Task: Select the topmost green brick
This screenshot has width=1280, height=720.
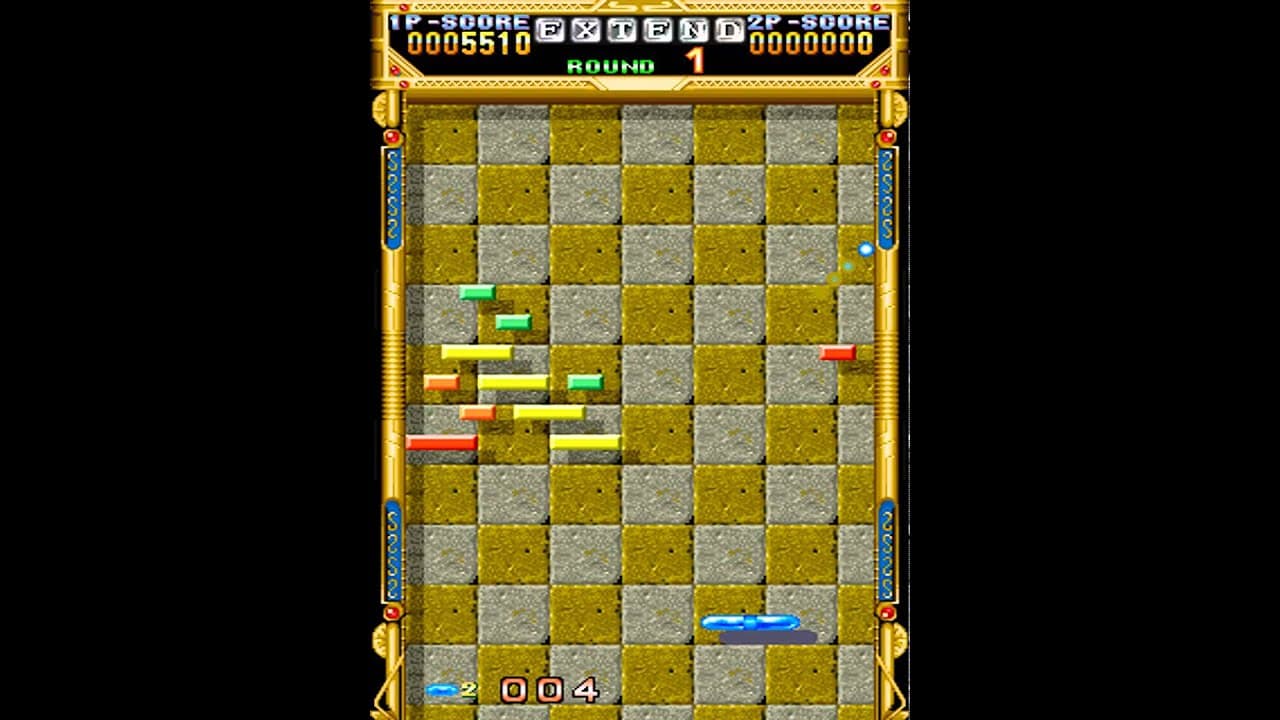Action: point(479,291)
